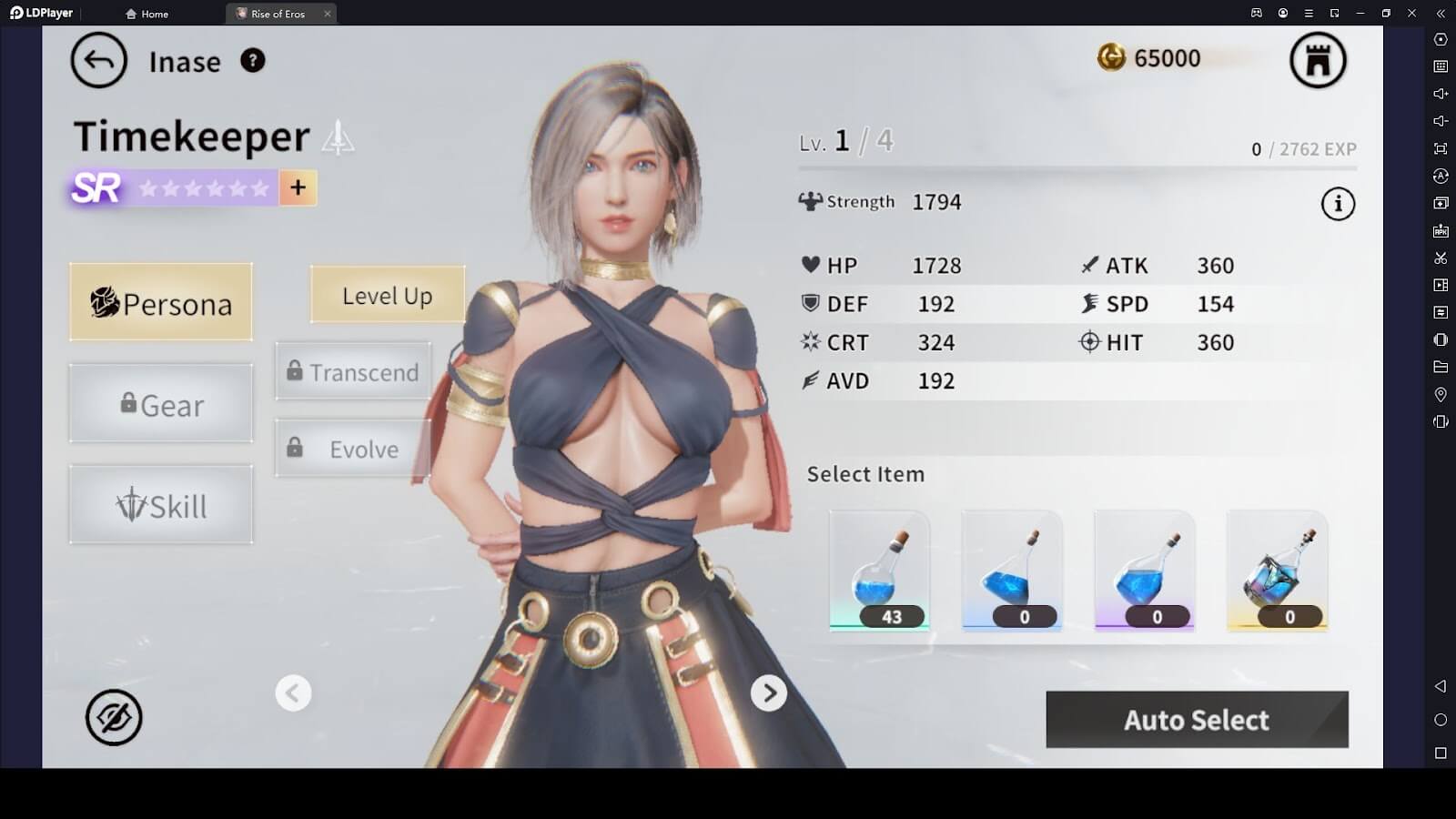Image resolution: width=1456 pixels, height=819 pixels.
Task: Open the Skill menu
Action: 161,505
